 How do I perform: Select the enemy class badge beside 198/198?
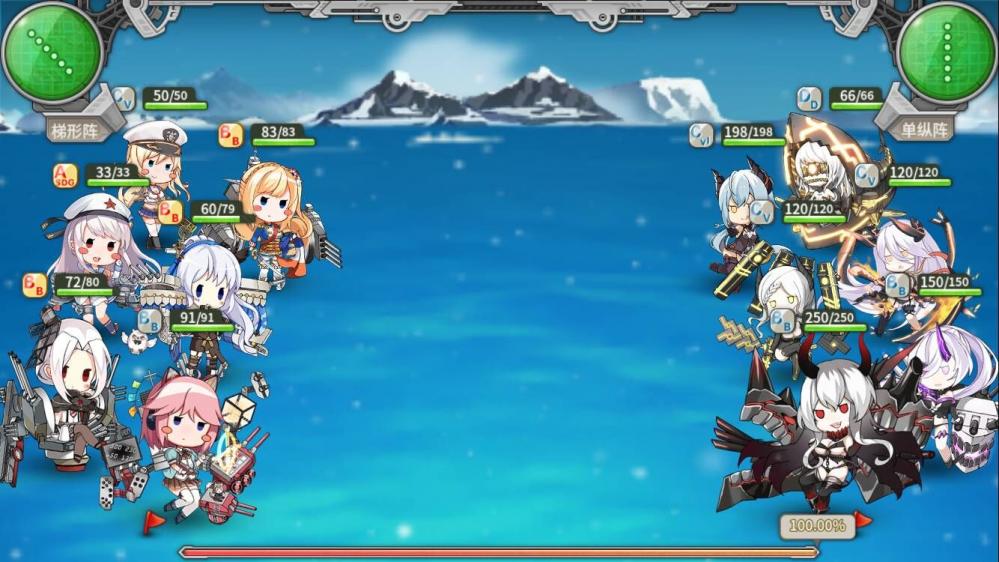pyautogui.click(x=702, y=135)
